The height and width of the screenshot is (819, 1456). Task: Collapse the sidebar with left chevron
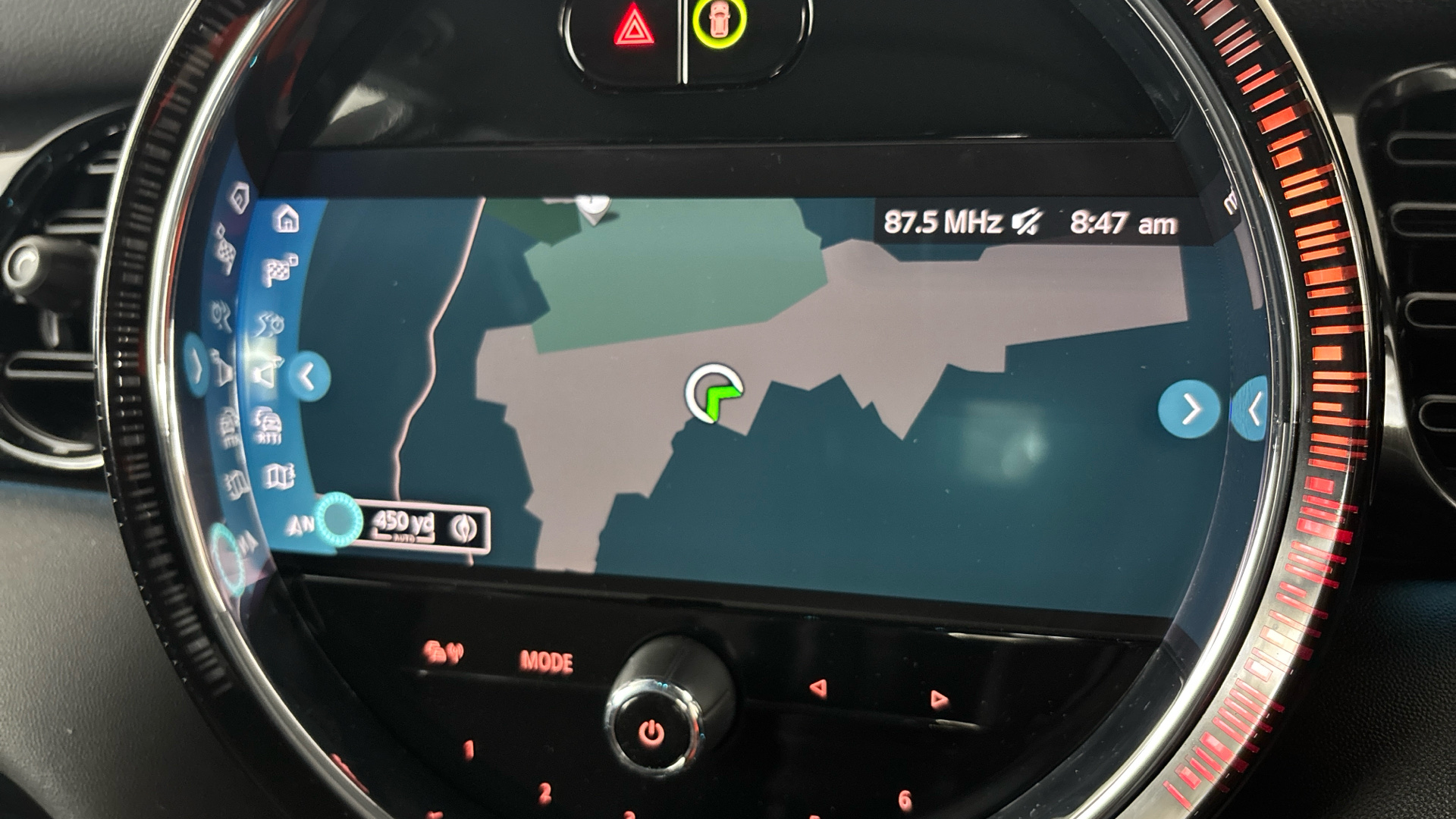tap(309, 374)
